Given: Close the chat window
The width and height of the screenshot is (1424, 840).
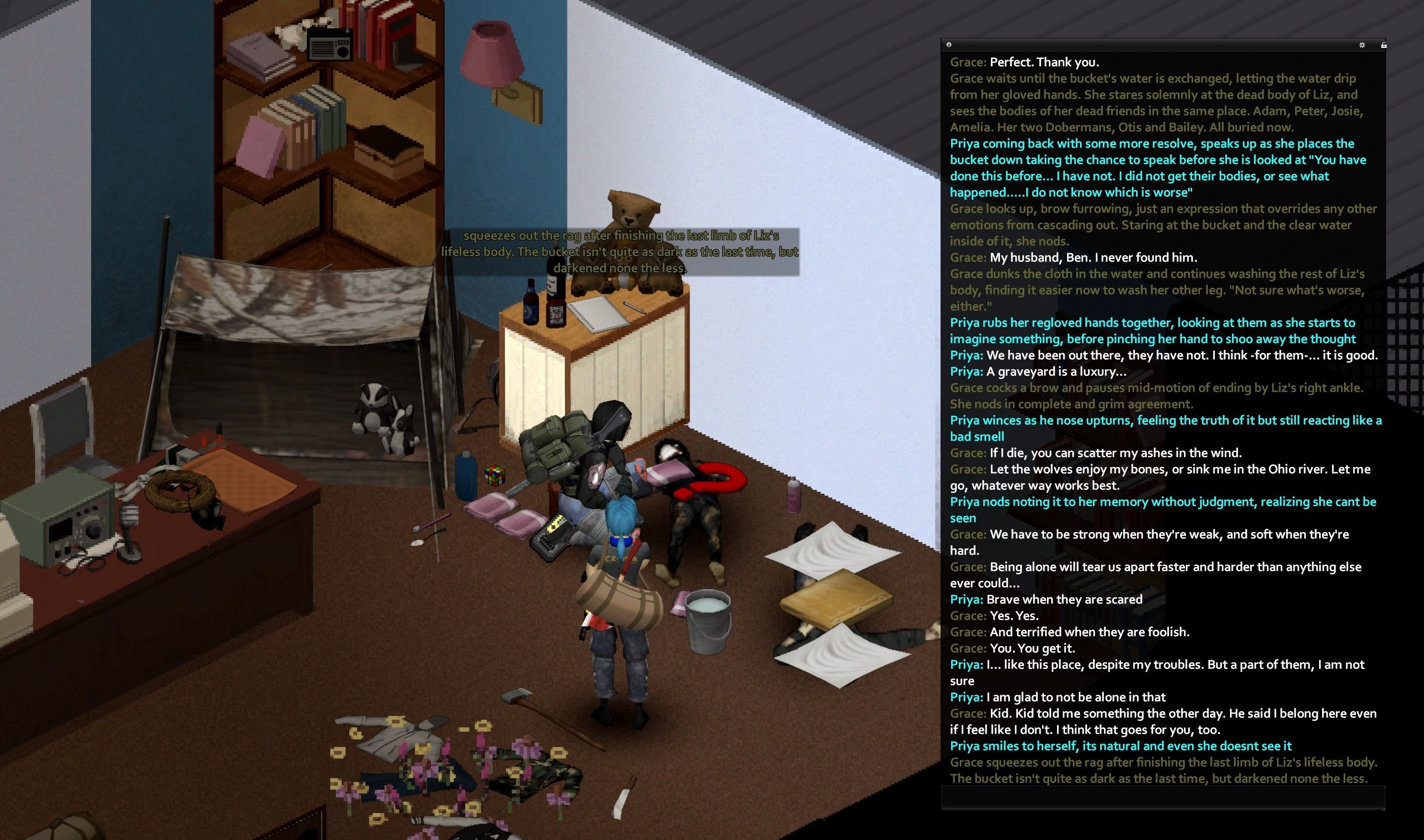Looking at the screenshot, I should pos(949,45).
